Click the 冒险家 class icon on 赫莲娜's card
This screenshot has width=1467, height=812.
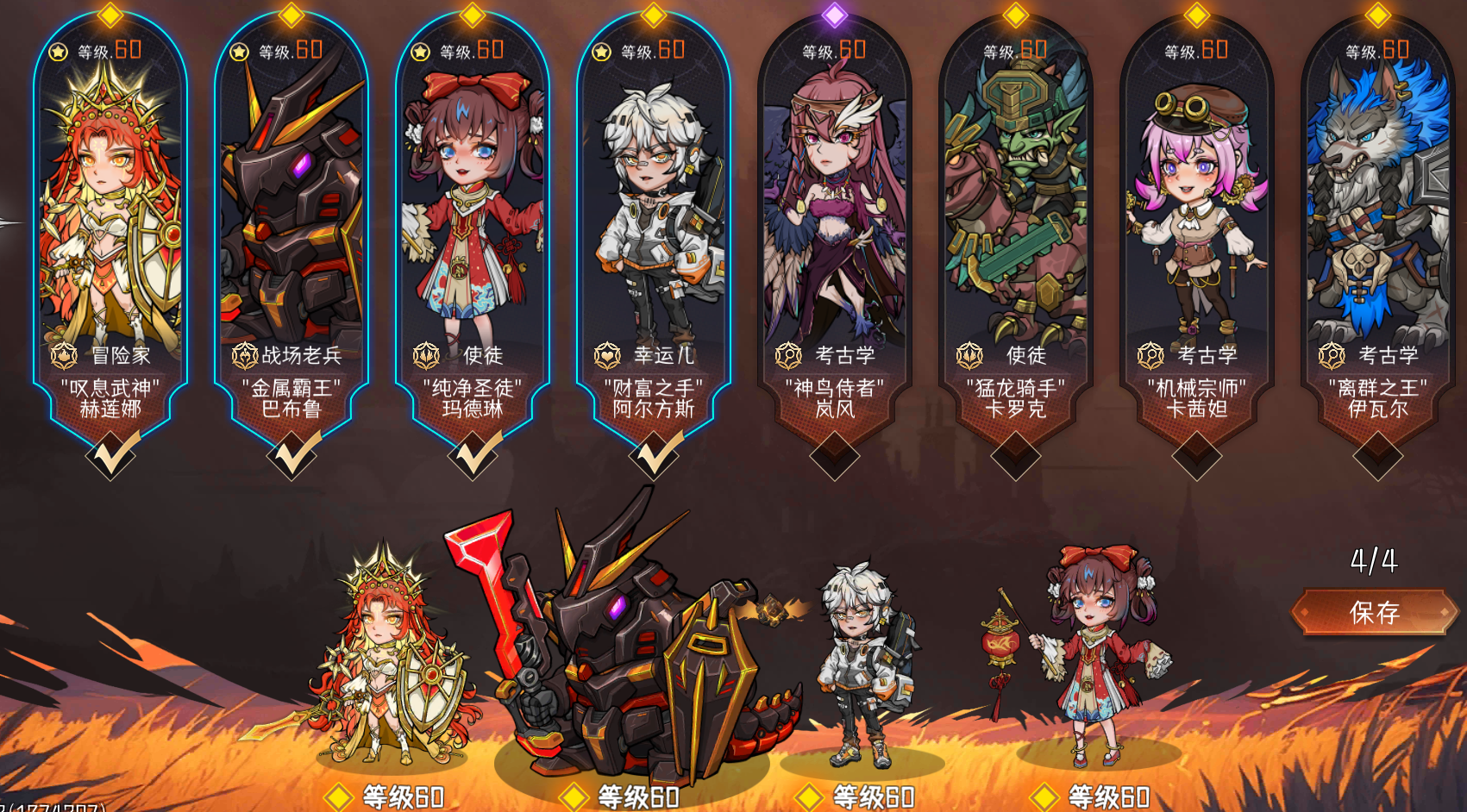pyautogui.click(x=63, y=353)
